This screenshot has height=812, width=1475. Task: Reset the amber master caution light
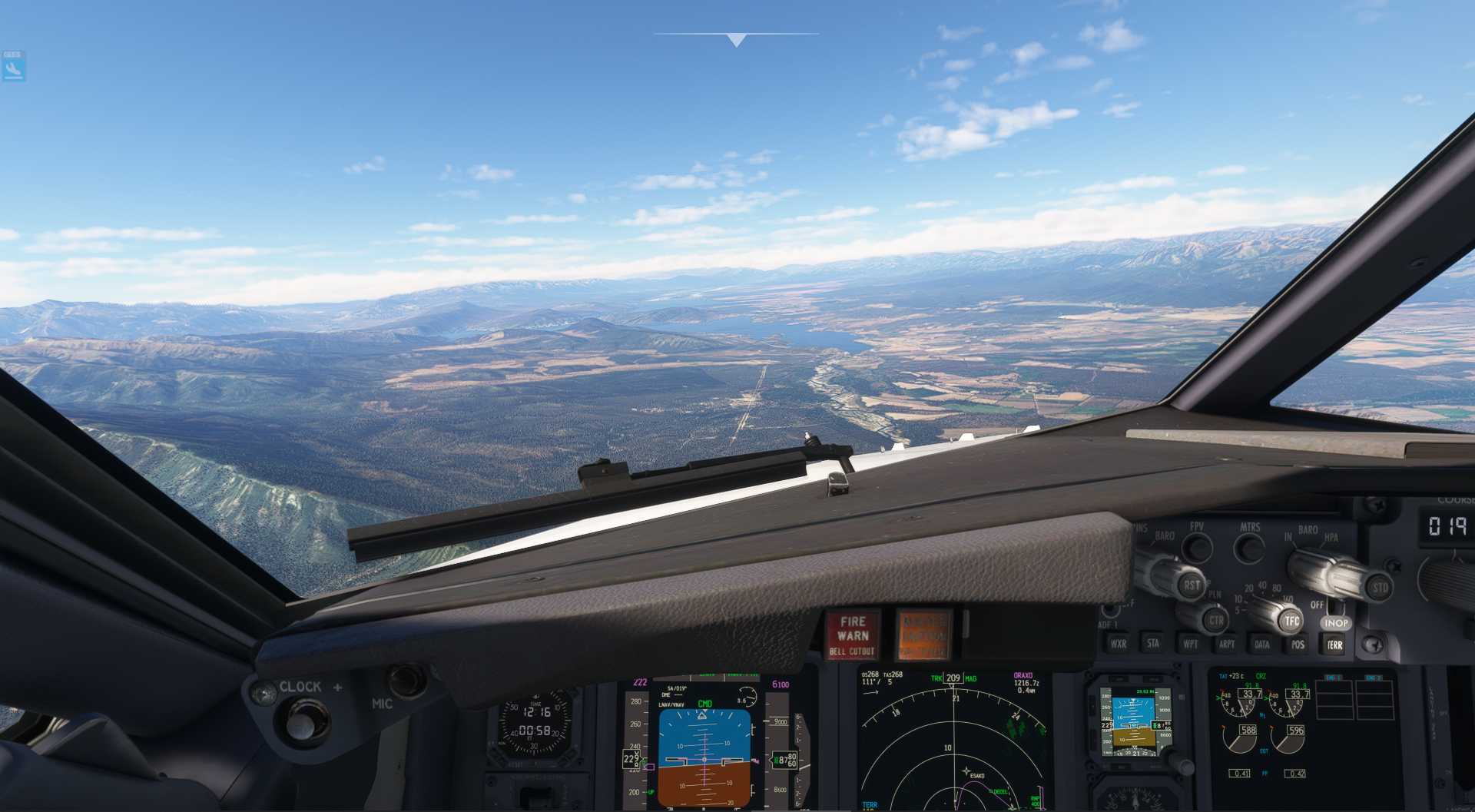point(923,635)
